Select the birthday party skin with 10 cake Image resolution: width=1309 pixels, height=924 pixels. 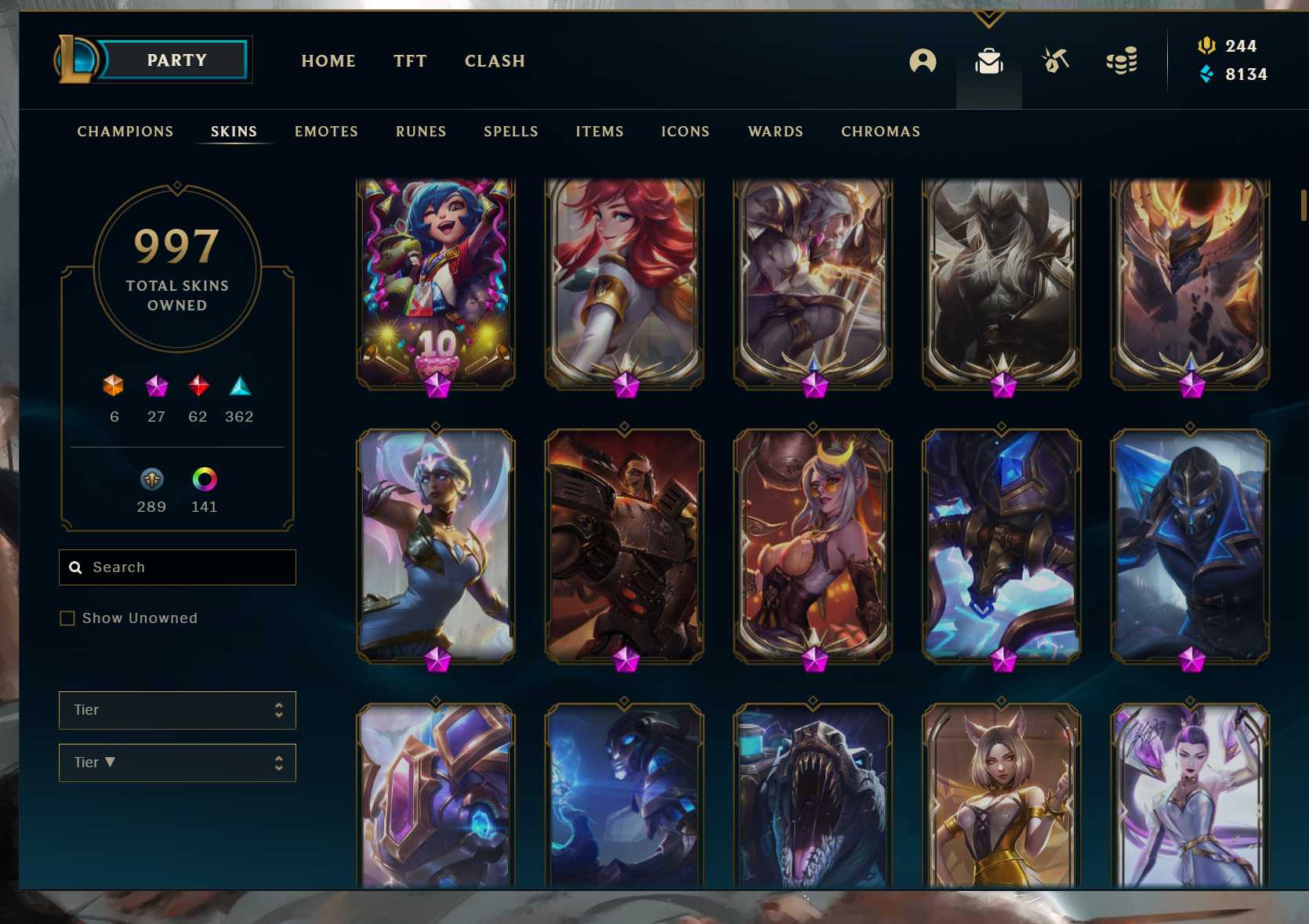click(x=436, y=282)
